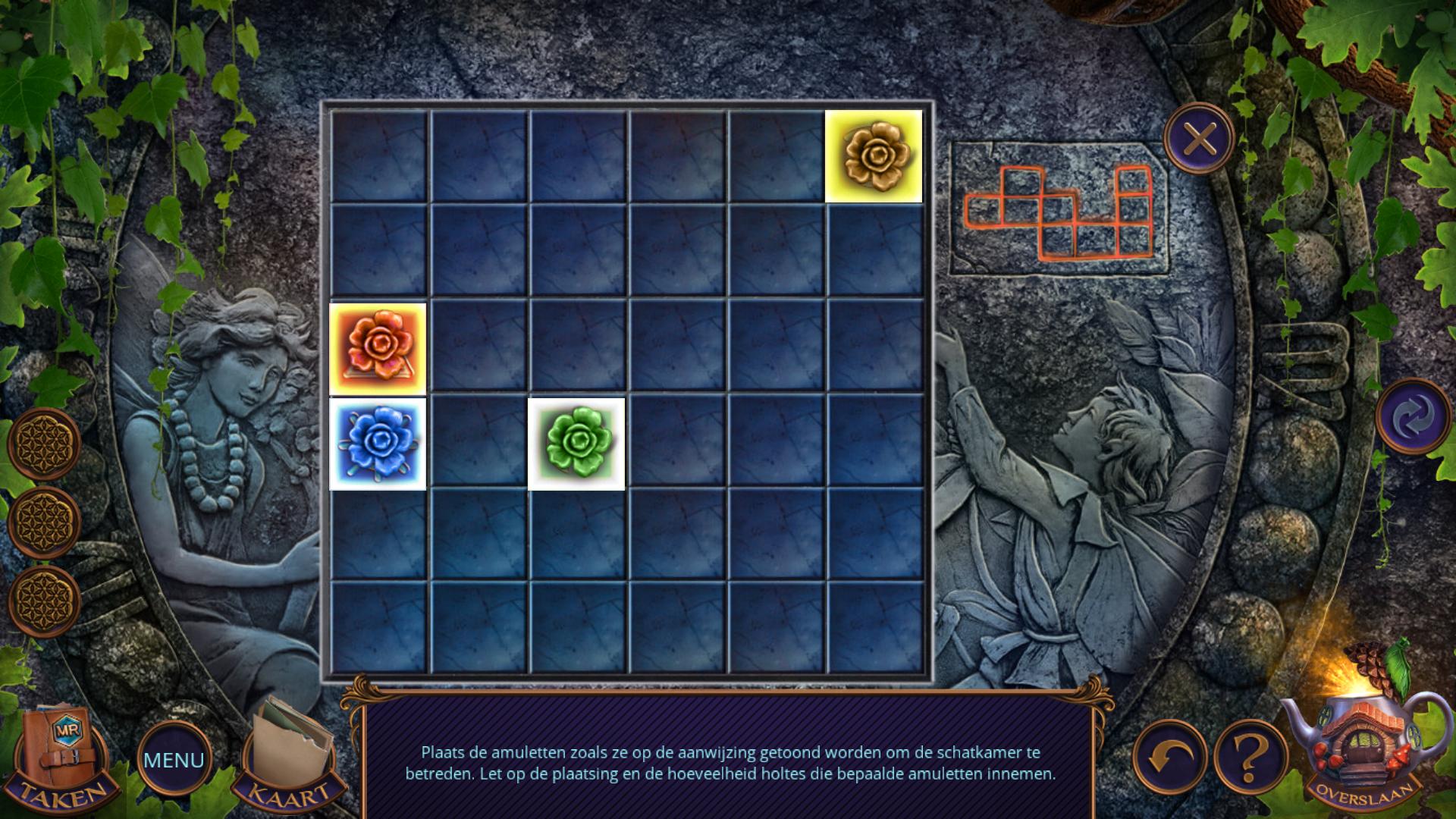Open the MENU button

(x=174, y=759)
